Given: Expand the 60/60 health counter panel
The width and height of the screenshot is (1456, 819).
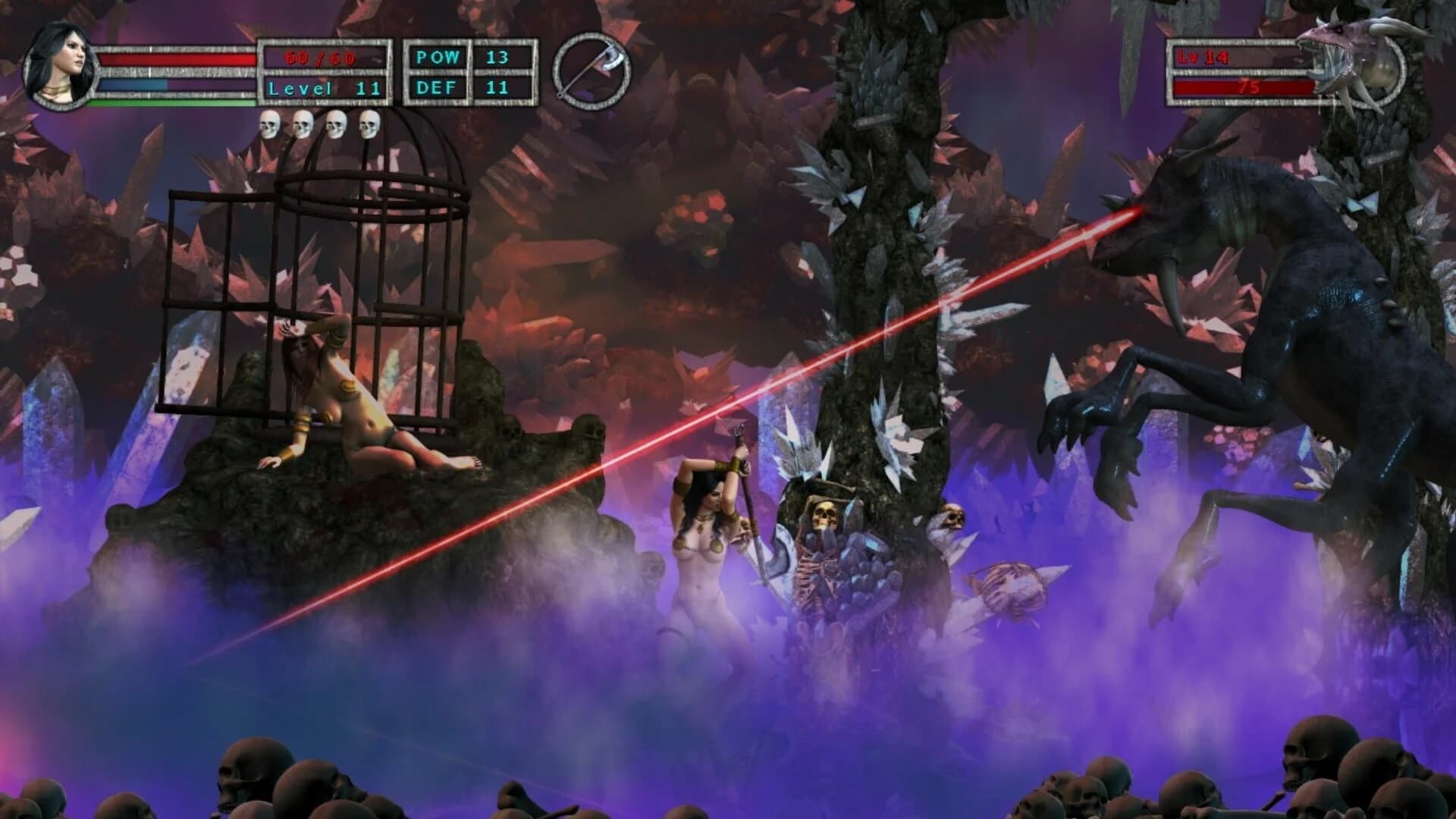Looking at the screenshot, I should click(x=319, y=55).
